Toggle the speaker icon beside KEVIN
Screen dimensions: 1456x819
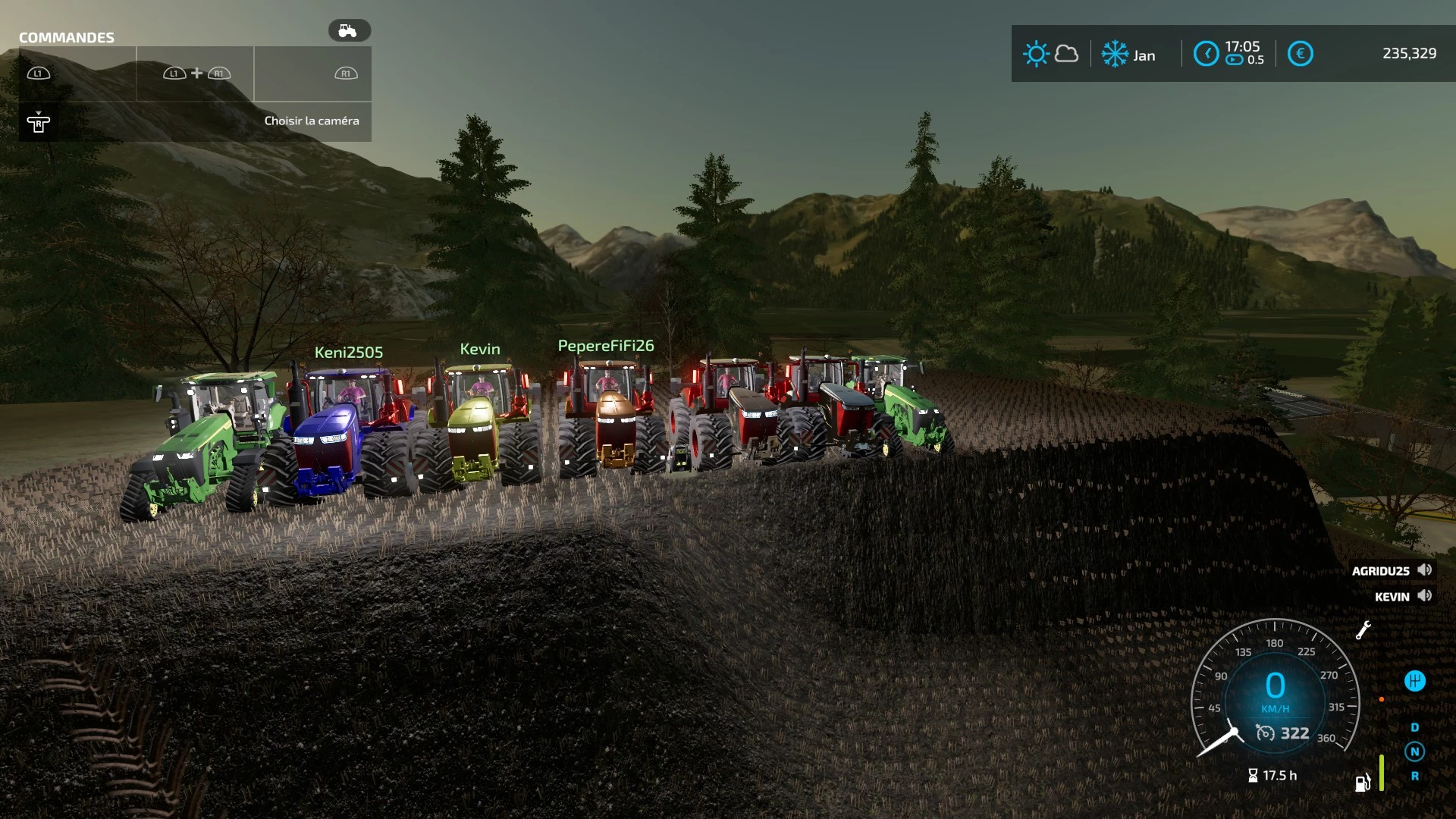click(1425, 596)
